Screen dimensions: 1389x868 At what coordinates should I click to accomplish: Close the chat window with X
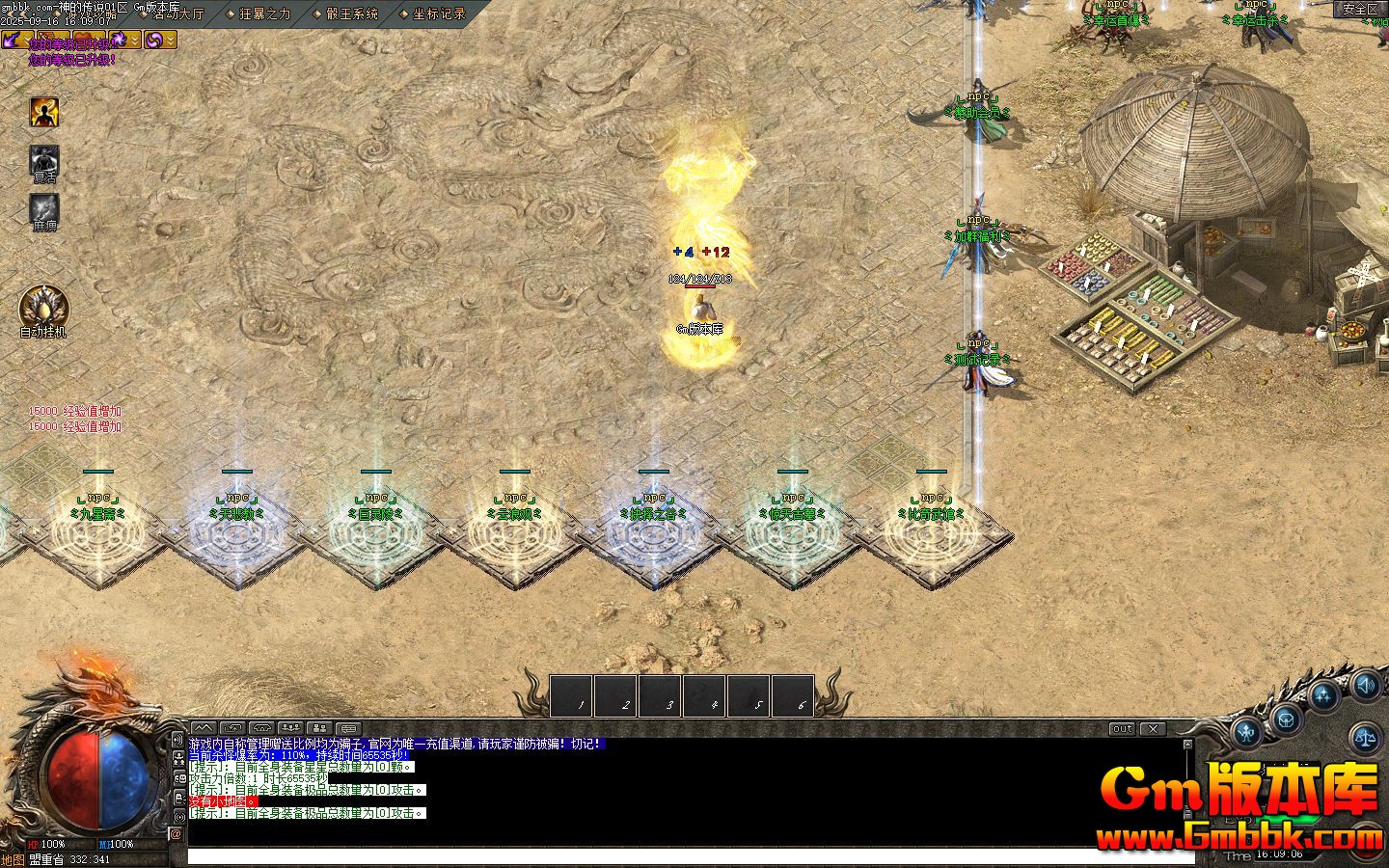pos(1153,729)
